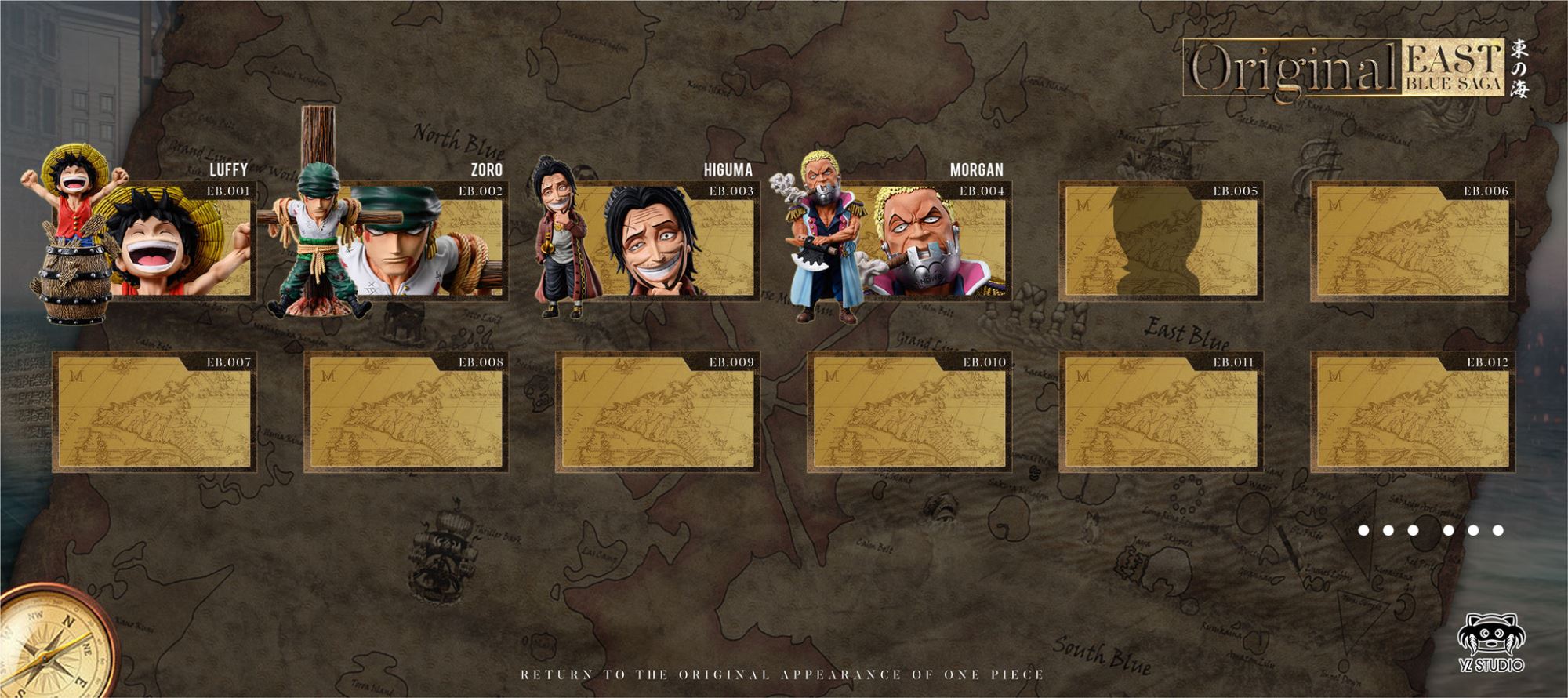Click the Original East Blue Saga title
This screenshot has width=1568, height=698.
point(1344,69)
